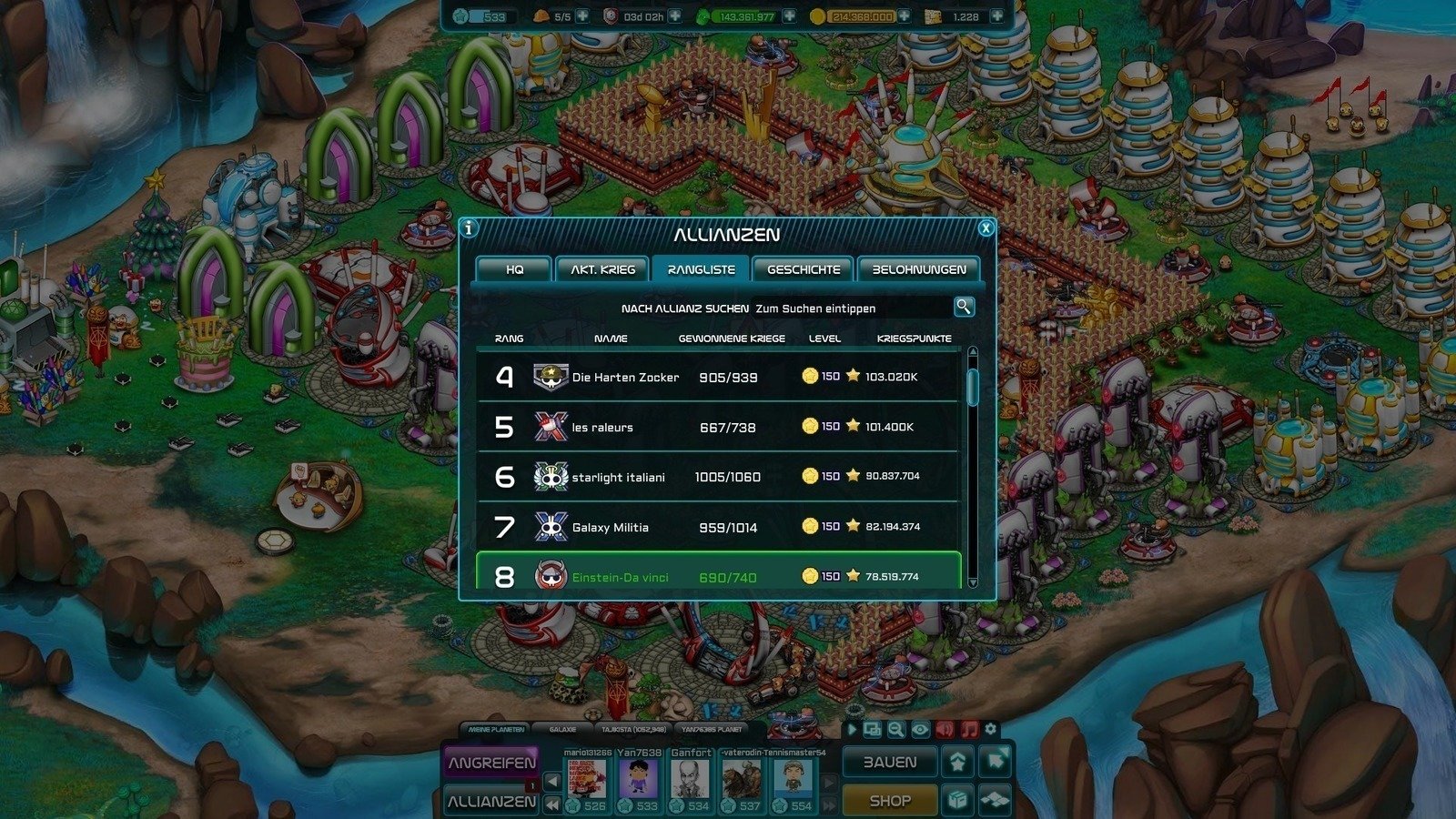Open the Einstein-Da vinci alliance row
This screenshot has height=819, width=1456.
(718, 576)
